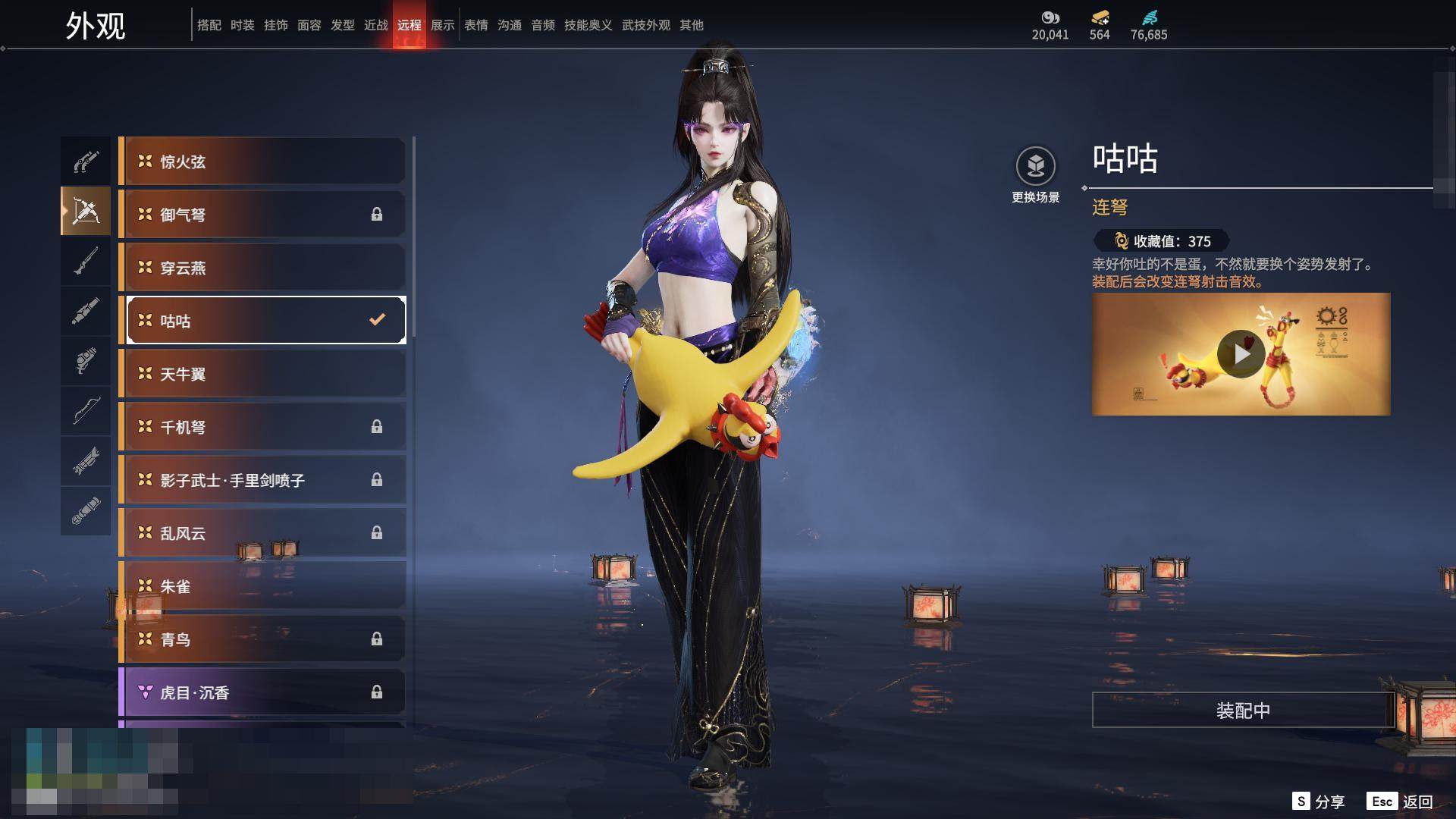Select the crossbow weapon category icon
This screenshot has width=1456, height=819.
click(x=86, y=211)
